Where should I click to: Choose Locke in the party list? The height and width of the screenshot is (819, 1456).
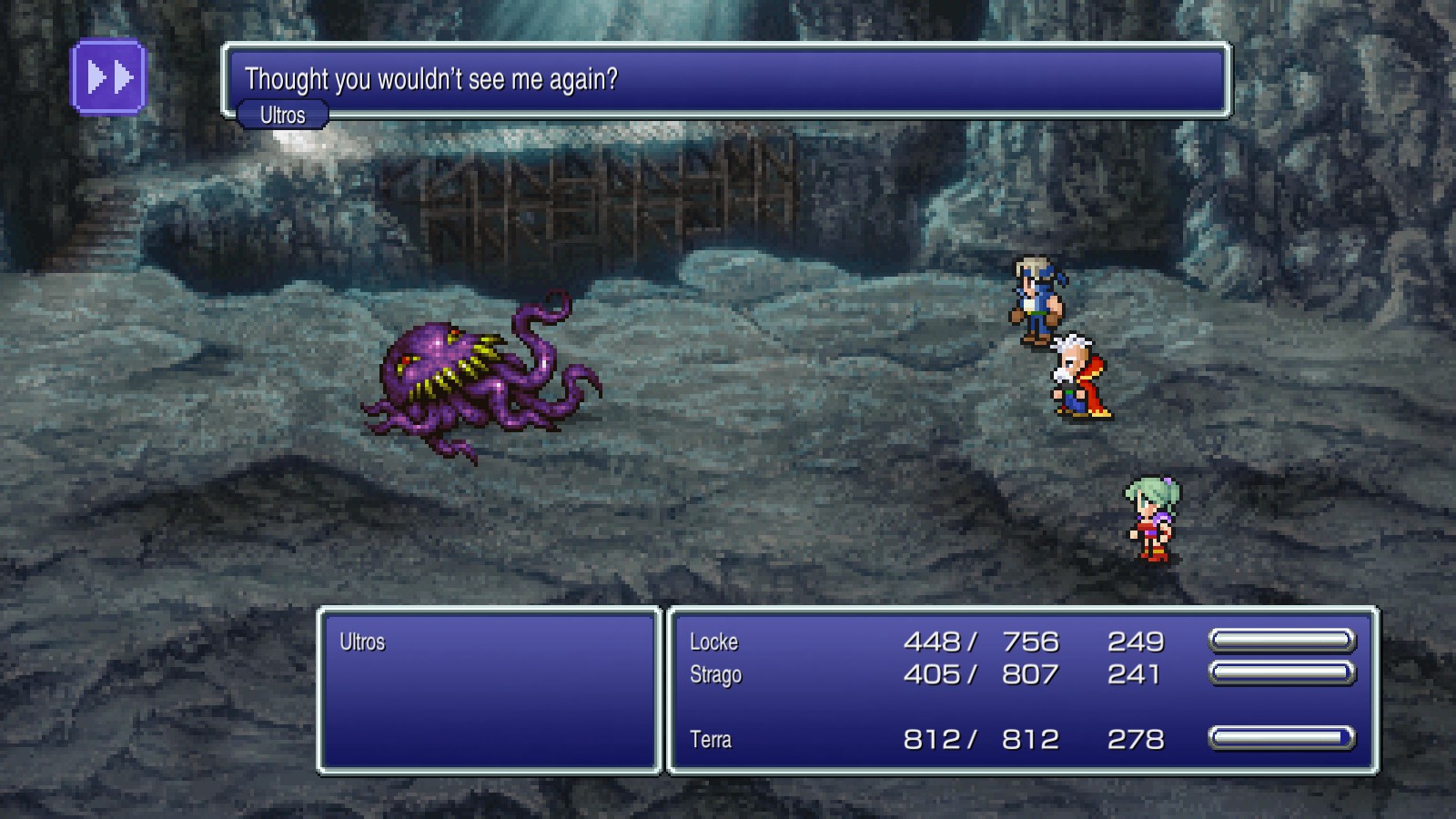714,642
